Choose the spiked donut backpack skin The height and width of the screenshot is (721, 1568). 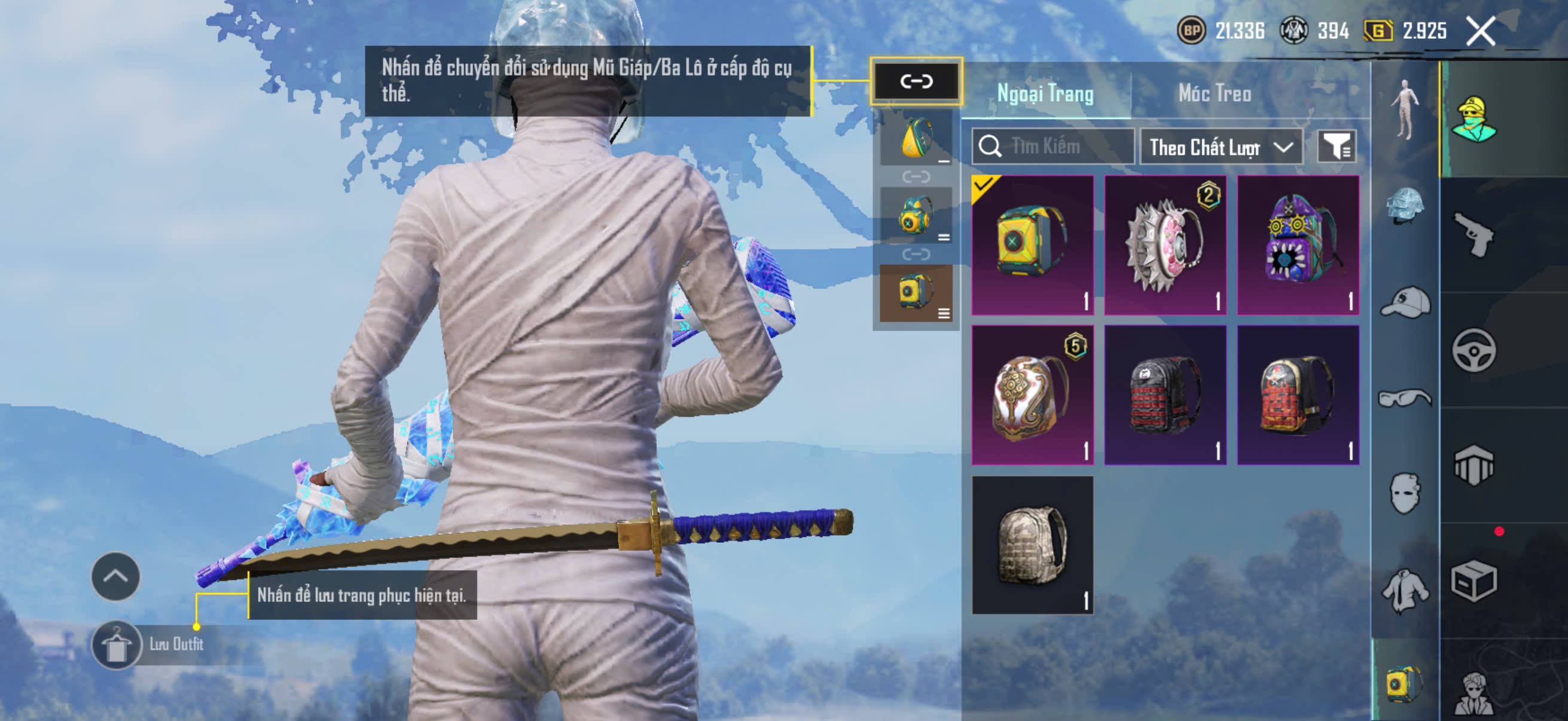click(1165, 245)
